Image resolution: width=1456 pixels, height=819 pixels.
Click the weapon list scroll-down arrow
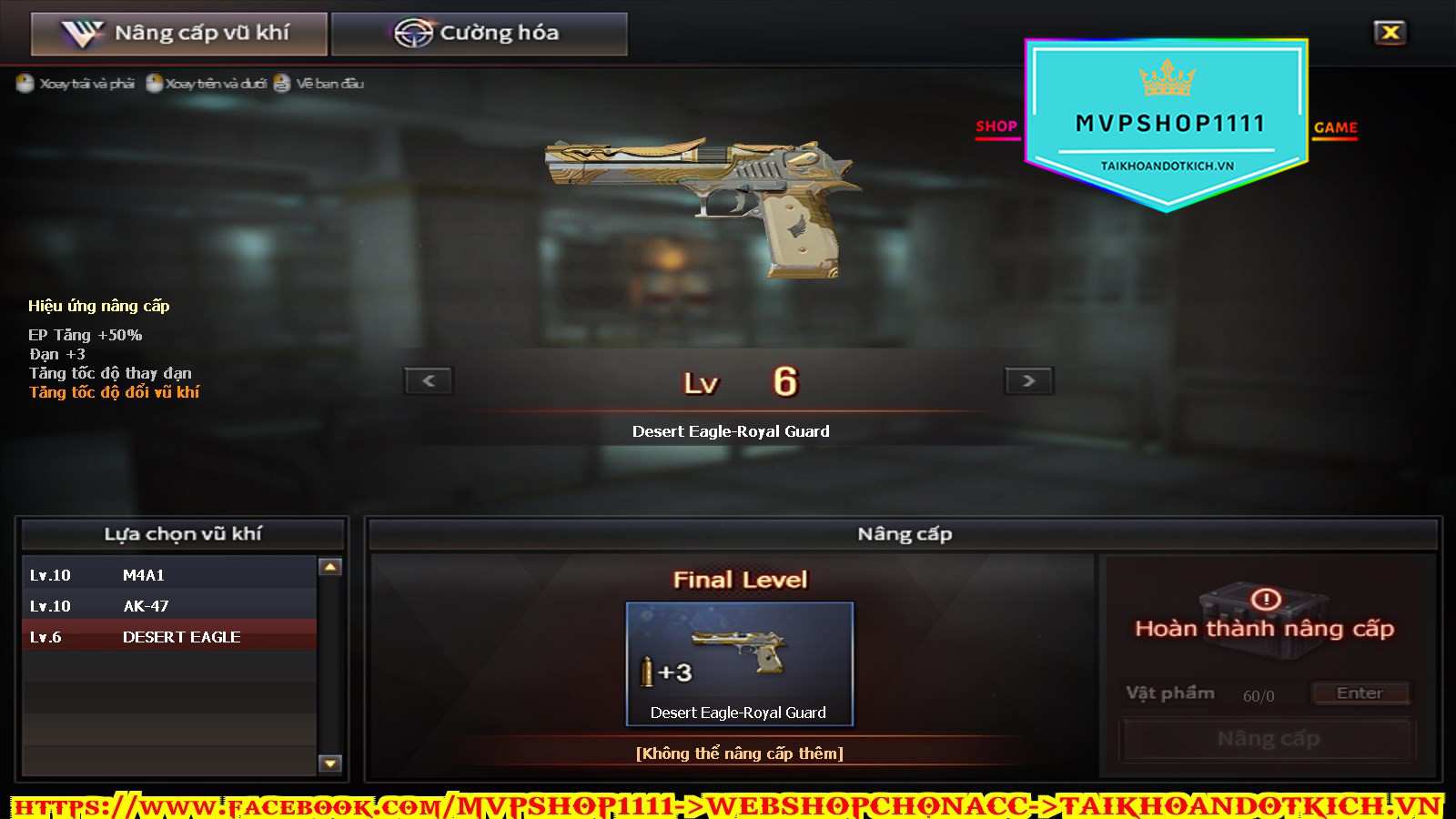pyautogui.click(x=330, y=763)
